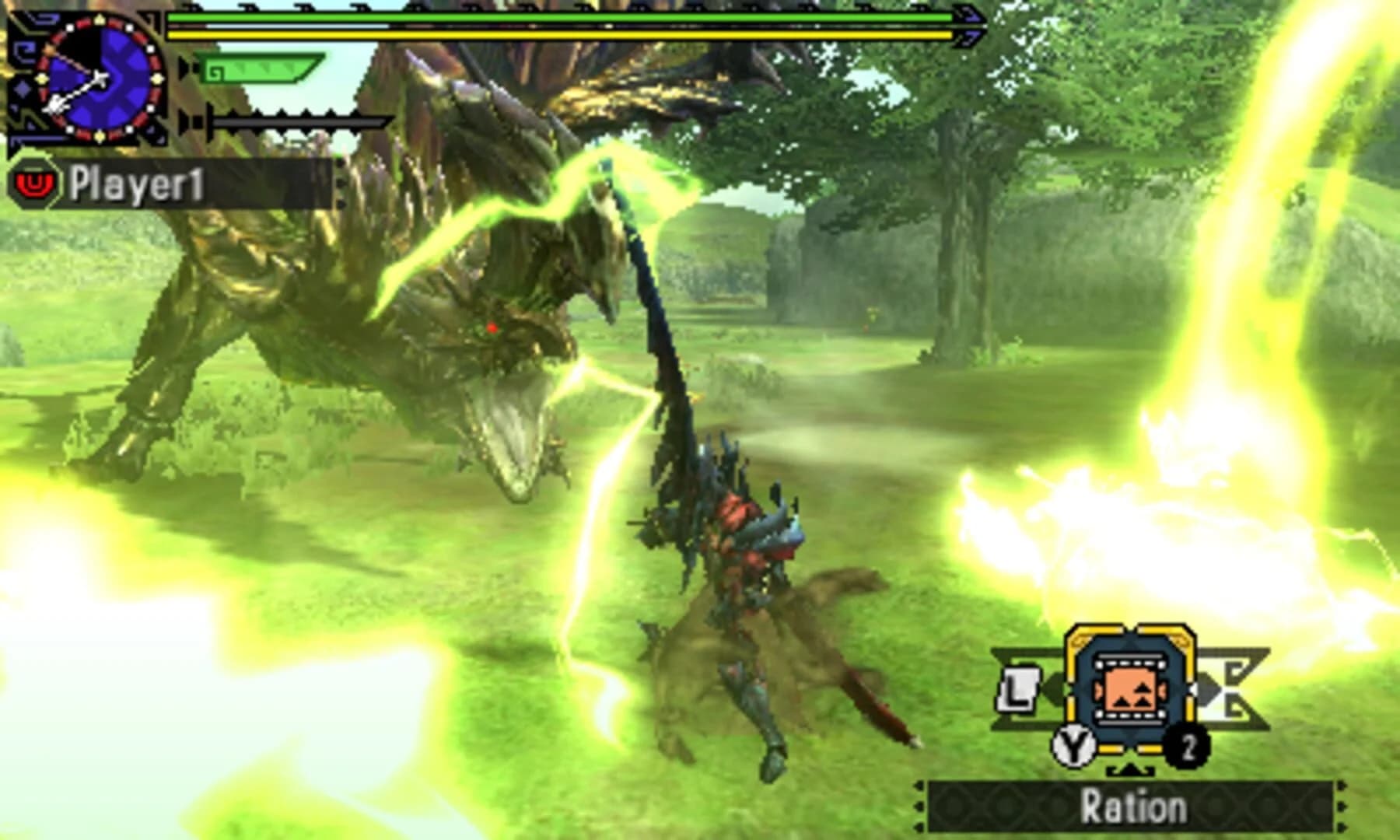Select the green sharpness gauge icon
Screen dimensions: 1400x840
pyautogui.click(x=259, y=68)
